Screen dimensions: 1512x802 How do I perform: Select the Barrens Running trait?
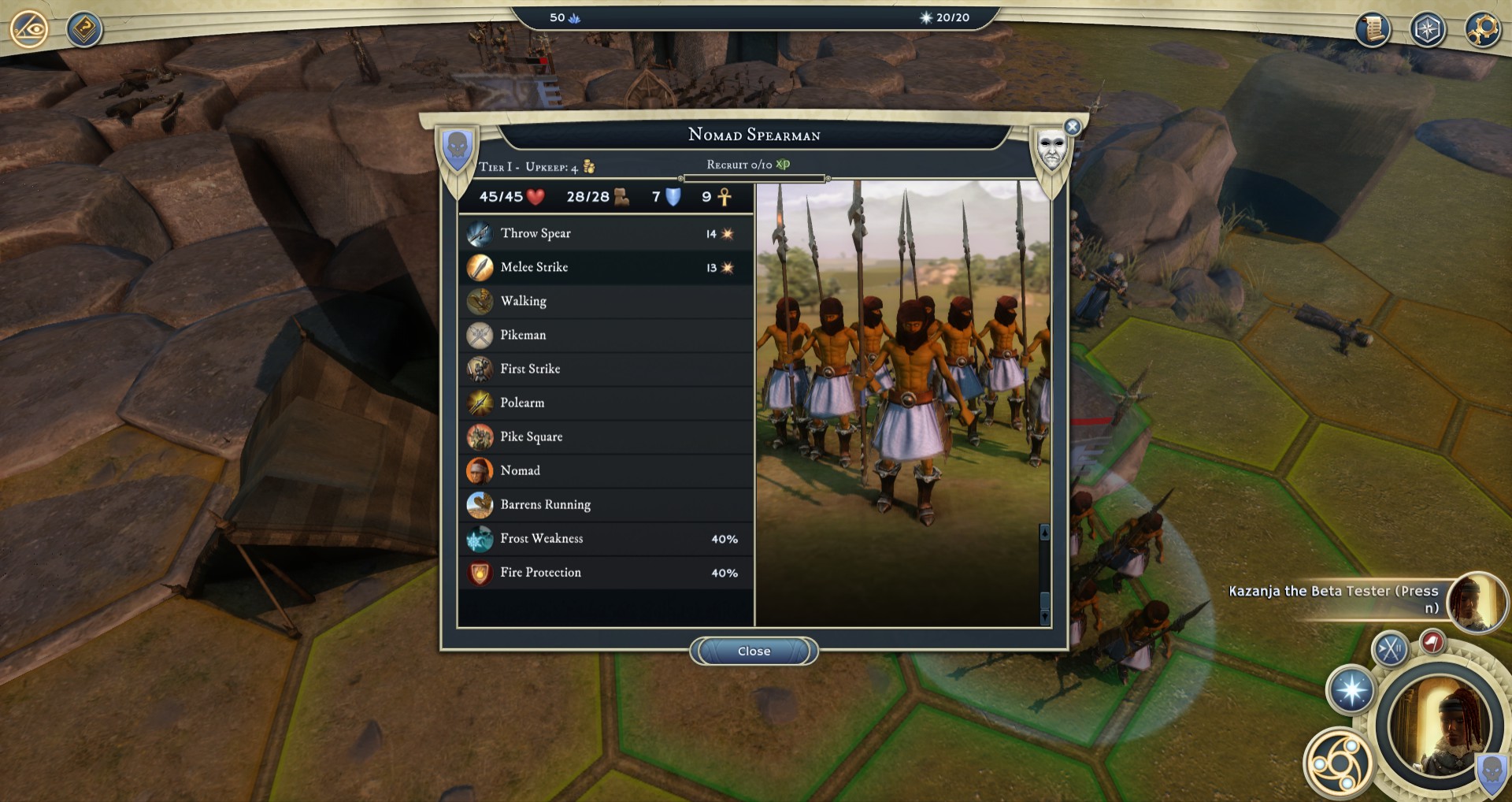click(x=605, y=504)
